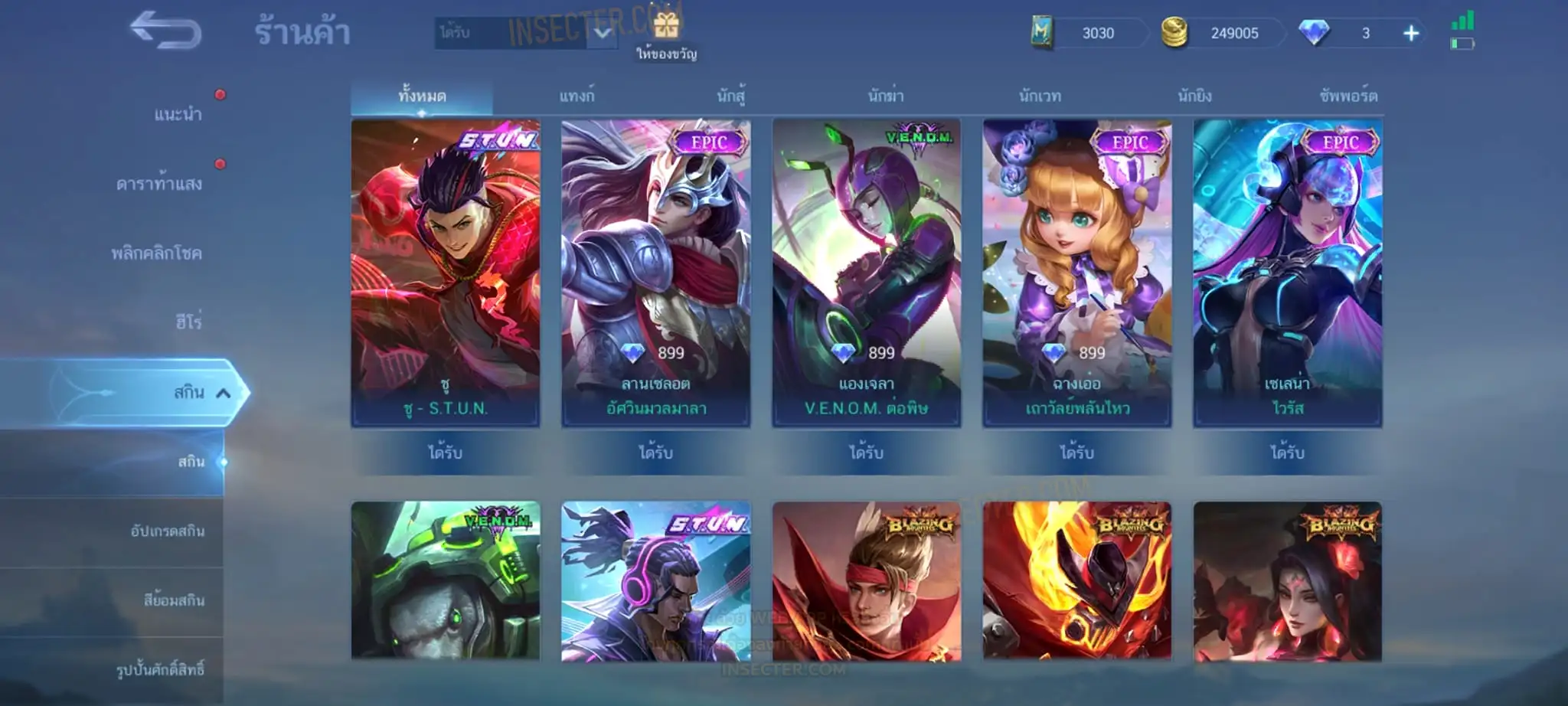Image resolution: width=1568 pixels, height=706 pixels.
Task: Show the นักฆ่า hero skins
Action: pos(886,96)
